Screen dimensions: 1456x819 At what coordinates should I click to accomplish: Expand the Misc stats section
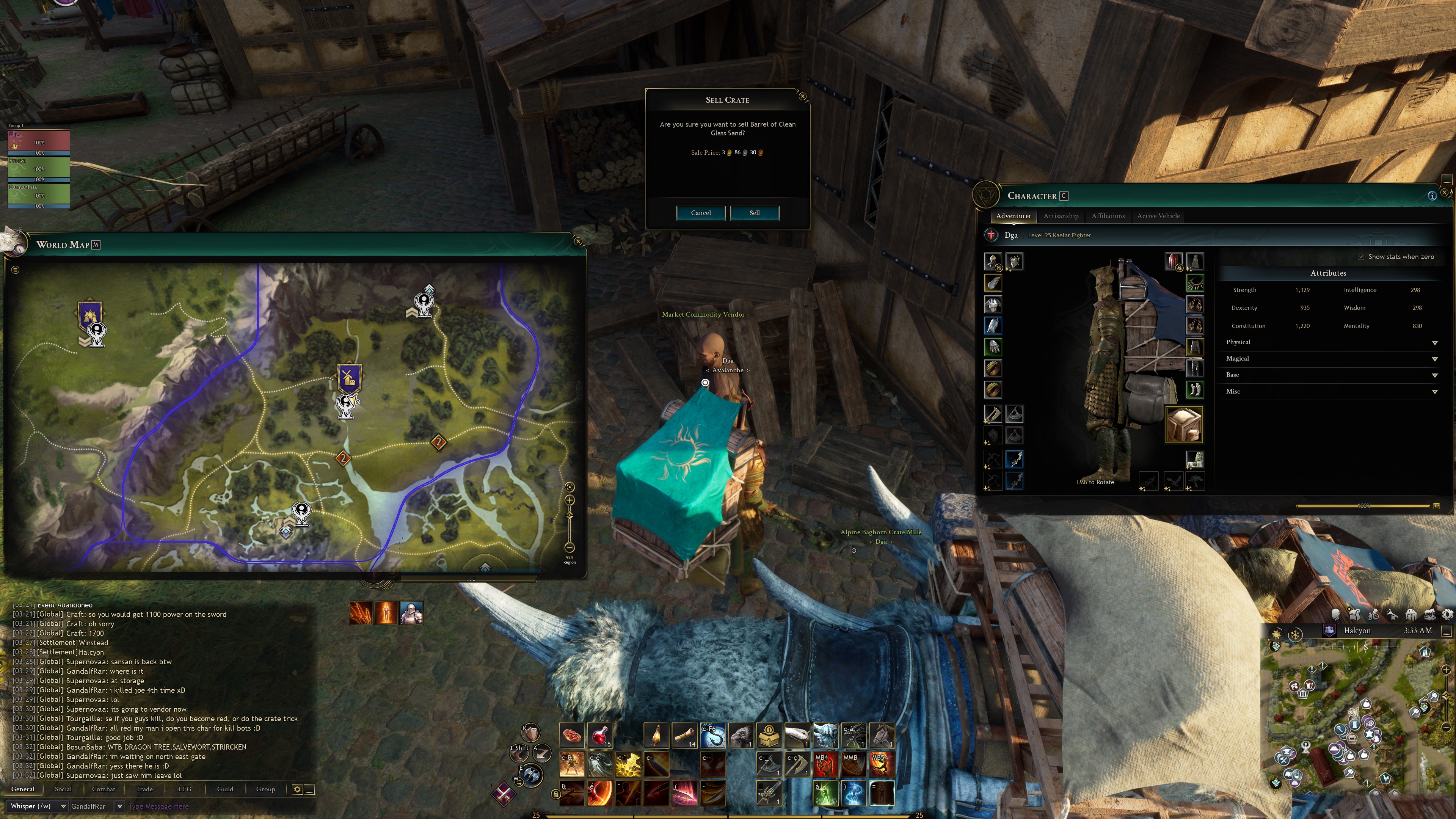[1434, 392]
